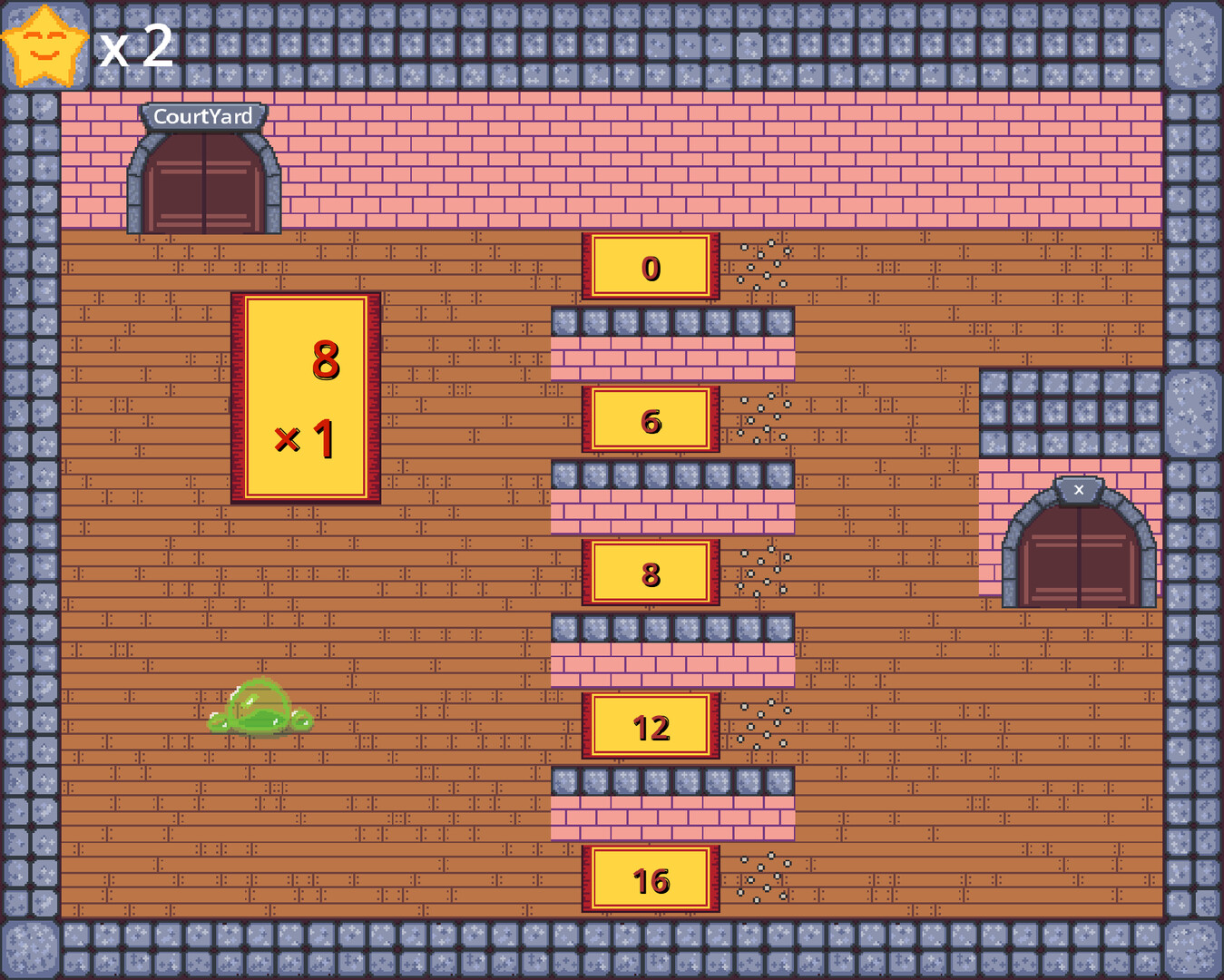This screenshot has height=980, width=1224.
Task: Pick the 16 answer plaque
Action: pyautogui.click(x=650, y=880)
